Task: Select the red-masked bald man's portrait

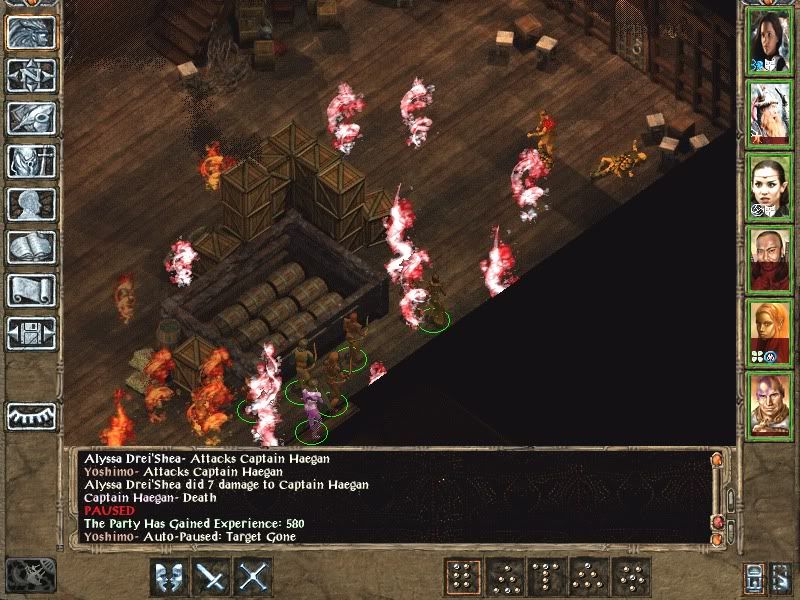Action: pos(769,260)
